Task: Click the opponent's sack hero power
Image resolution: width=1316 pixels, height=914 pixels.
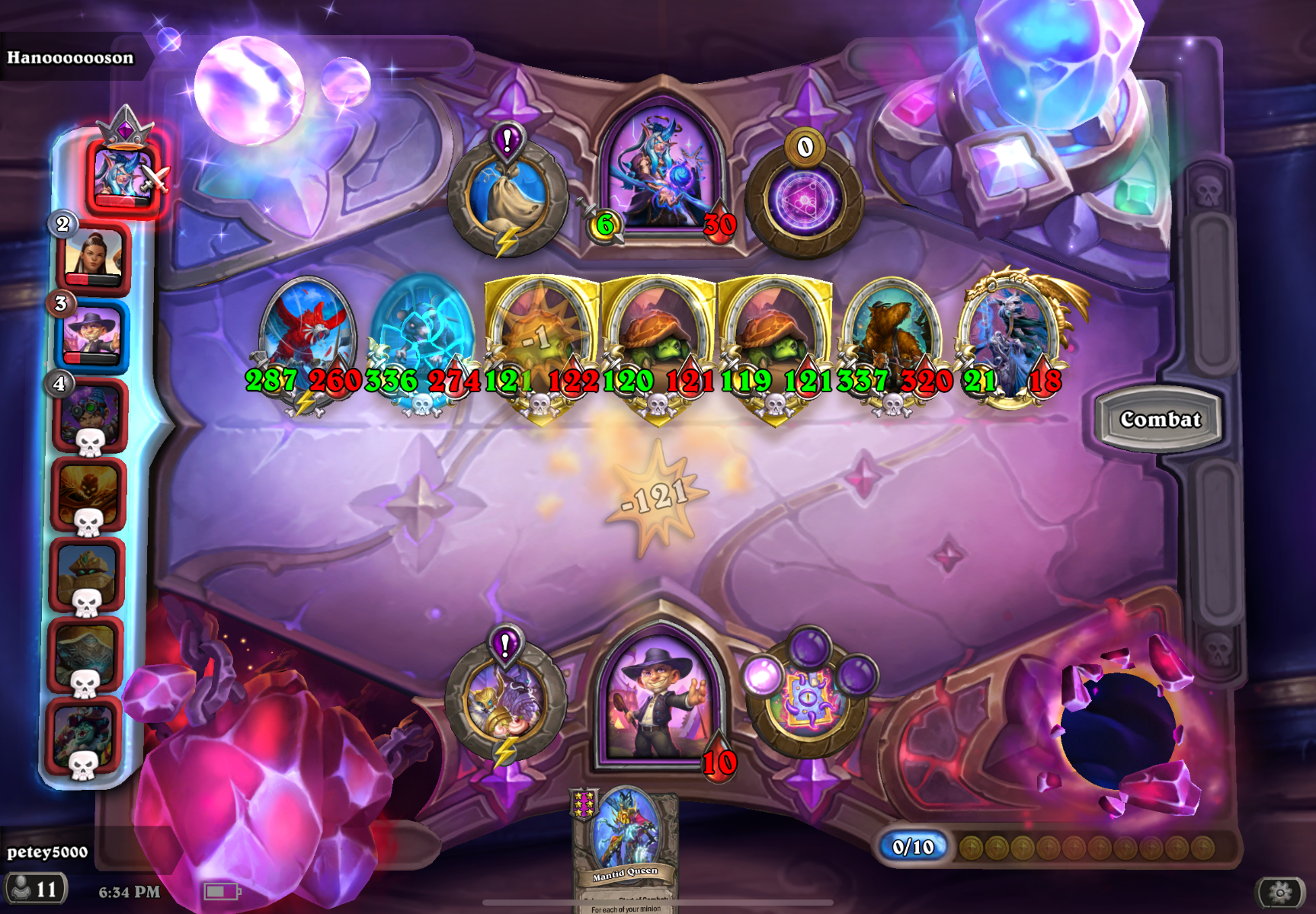Action: coord(507,195)
